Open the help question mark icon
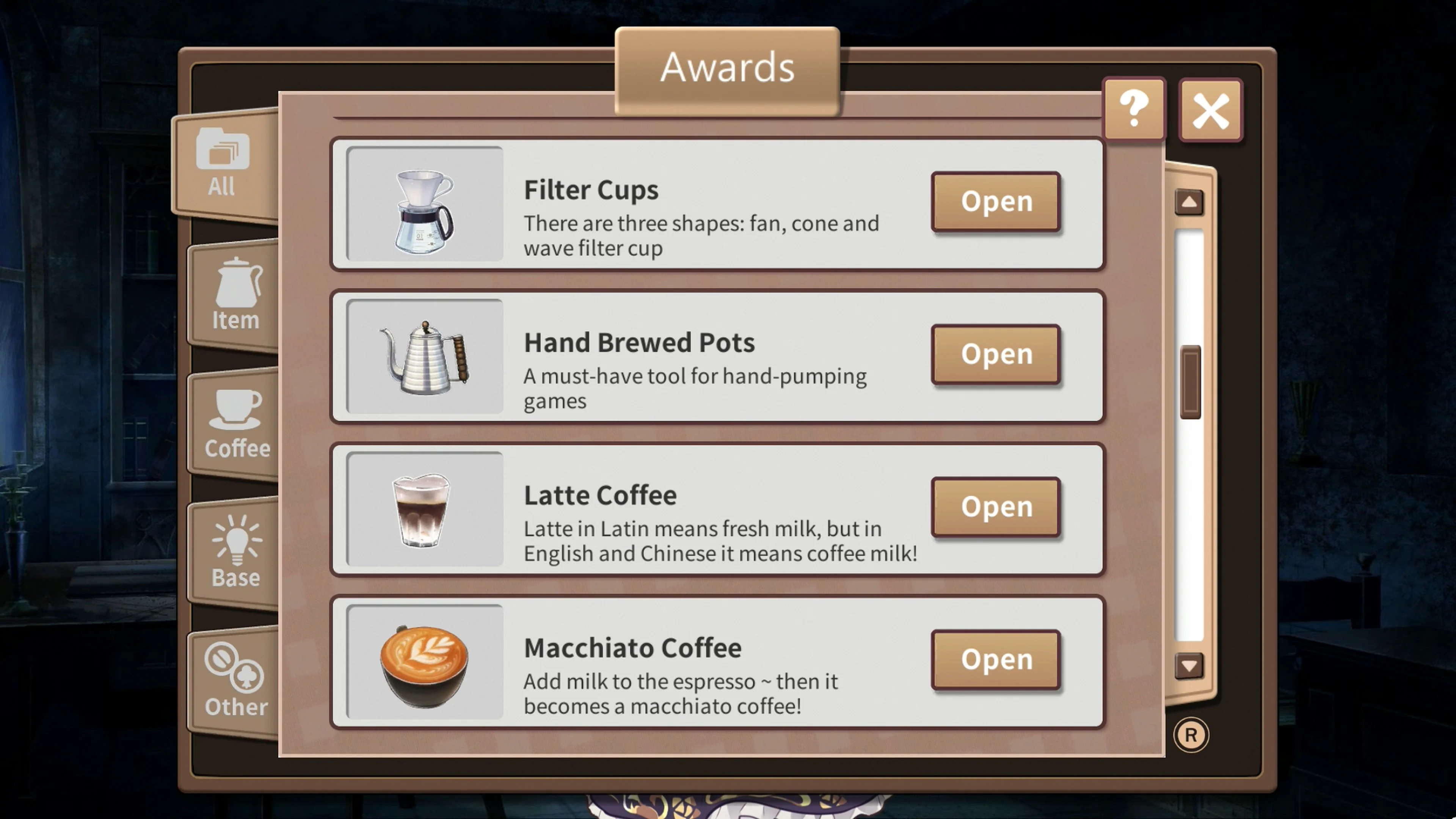The image size is (1456, 819). 1134,109
